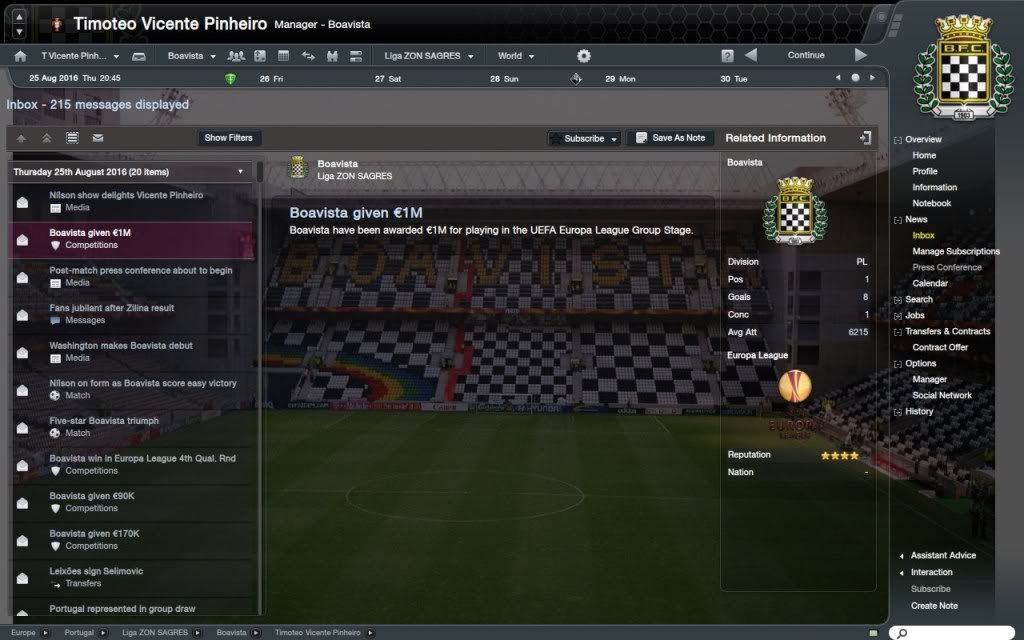Open the Boavista club menu
Screen dimensions: 1024x640
point(190,56)
